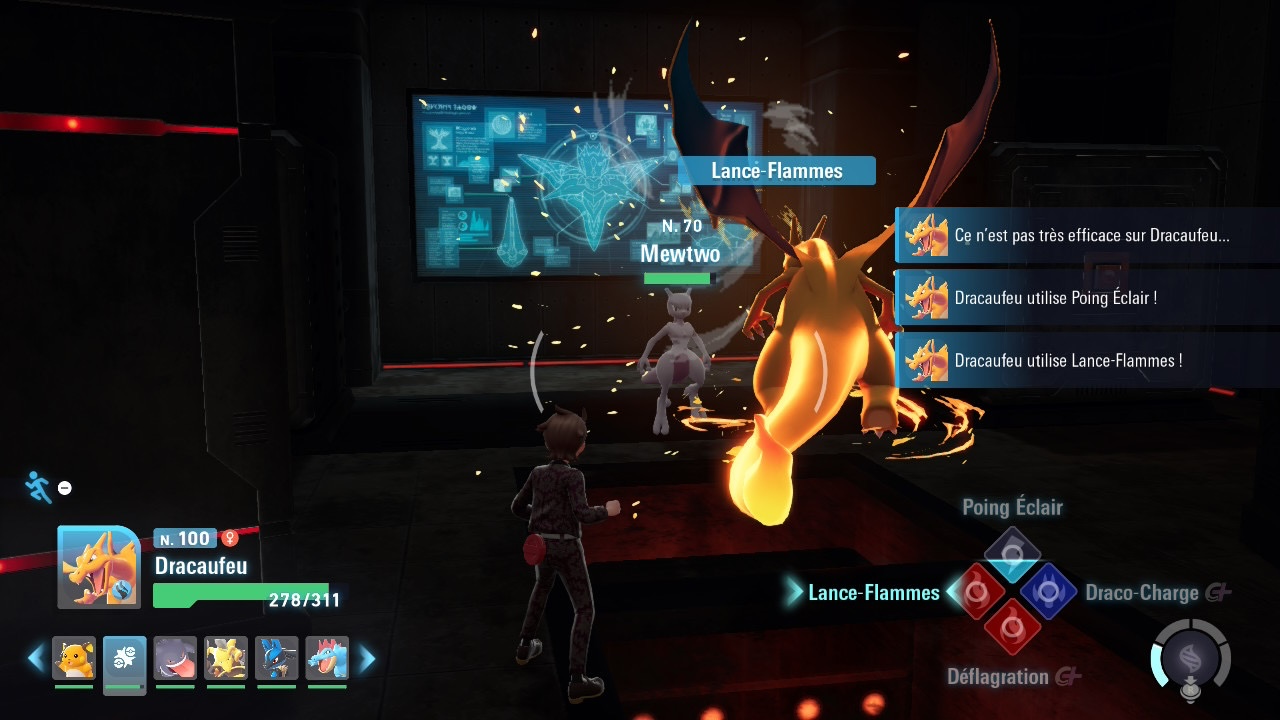1280x720 pixels.
Task: Select the 'Dracaufeu utilise Poing Éclair' log entry
Action: tap(1087, 298)
